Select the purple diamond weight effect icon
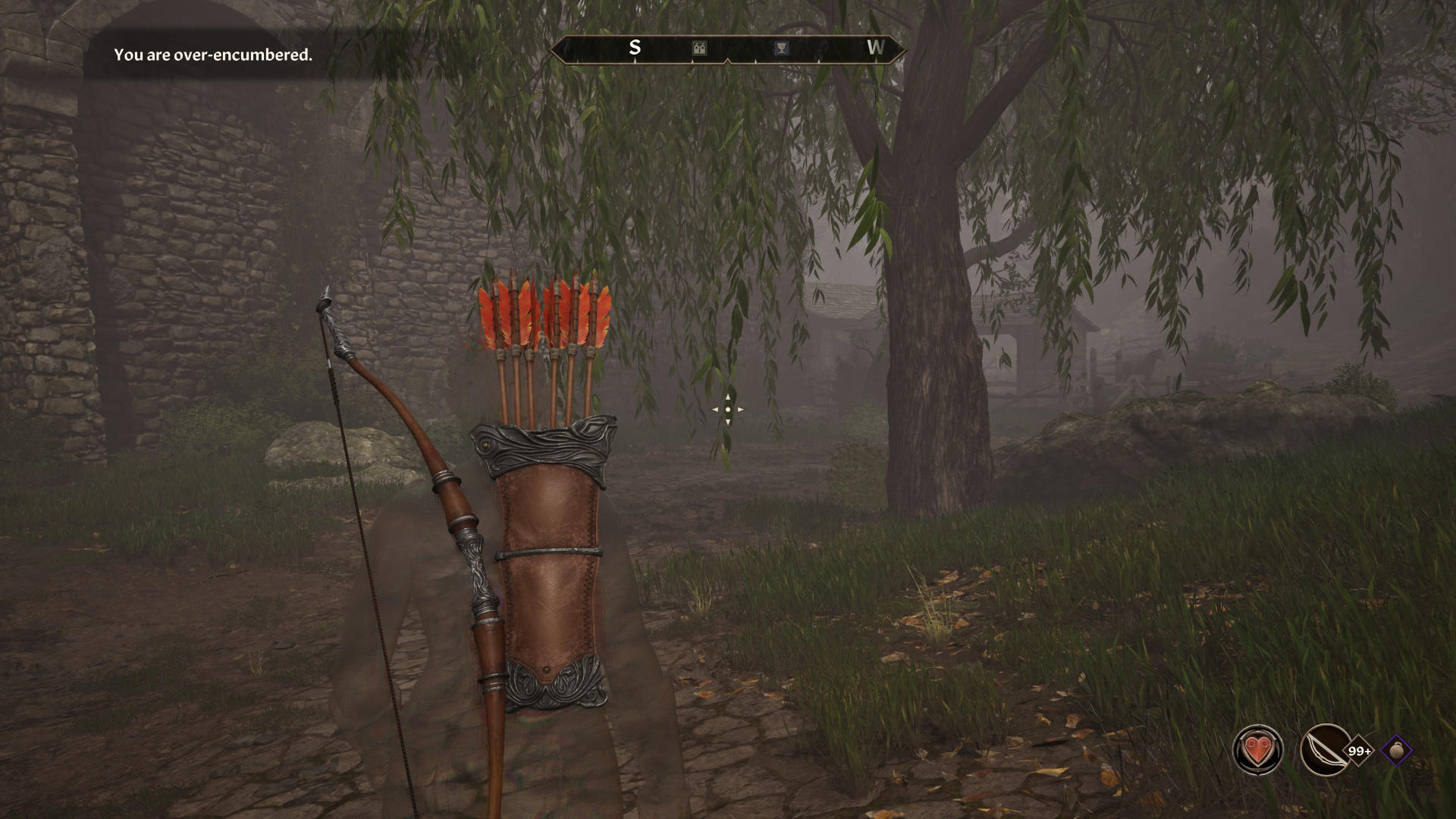Screen dimensions: 1456x819 click(1397, 751)
